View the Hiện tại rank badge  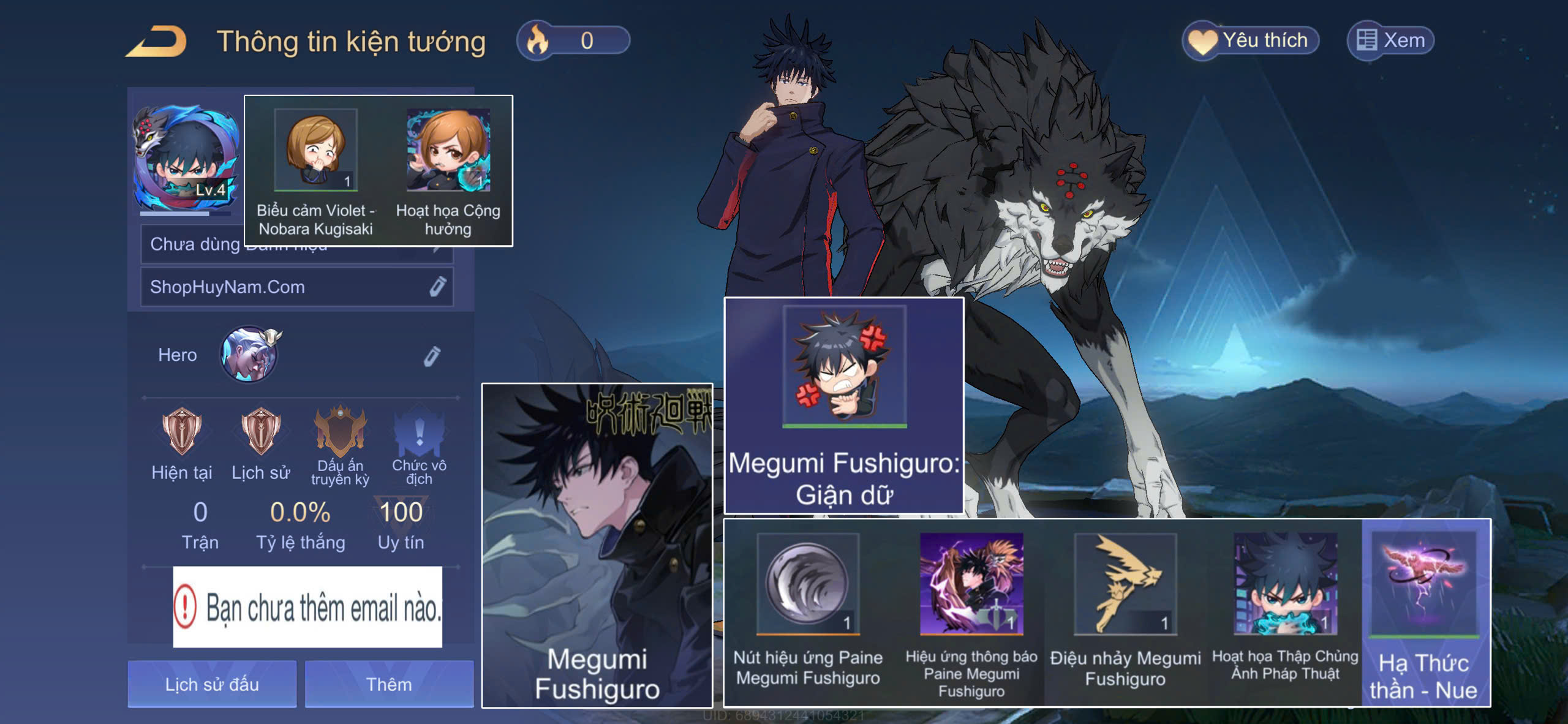pyautogui.click(x=181, y=431)
